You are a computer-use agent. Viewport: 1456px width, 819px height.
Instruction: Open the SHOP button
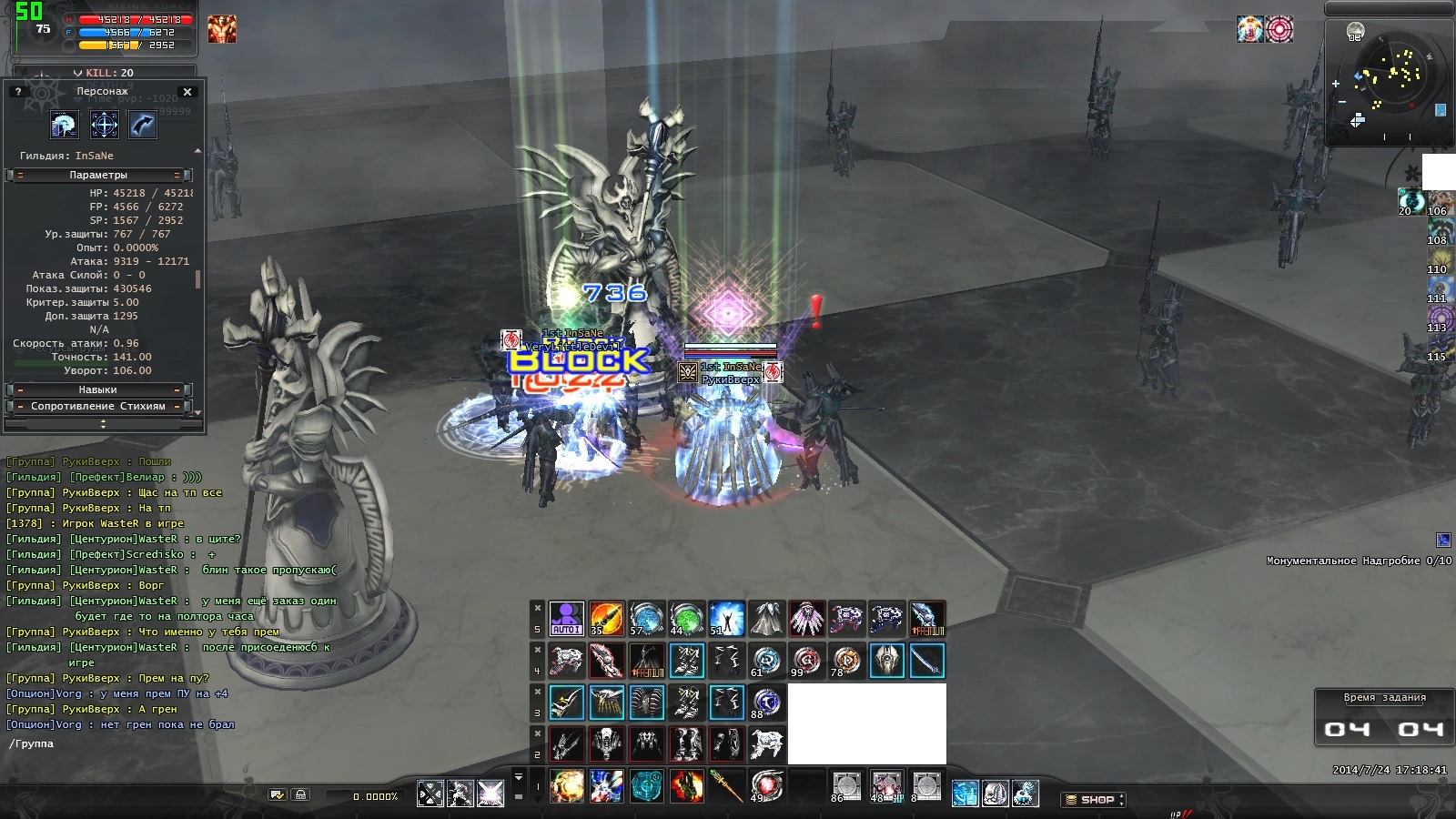coord(1094,799)
